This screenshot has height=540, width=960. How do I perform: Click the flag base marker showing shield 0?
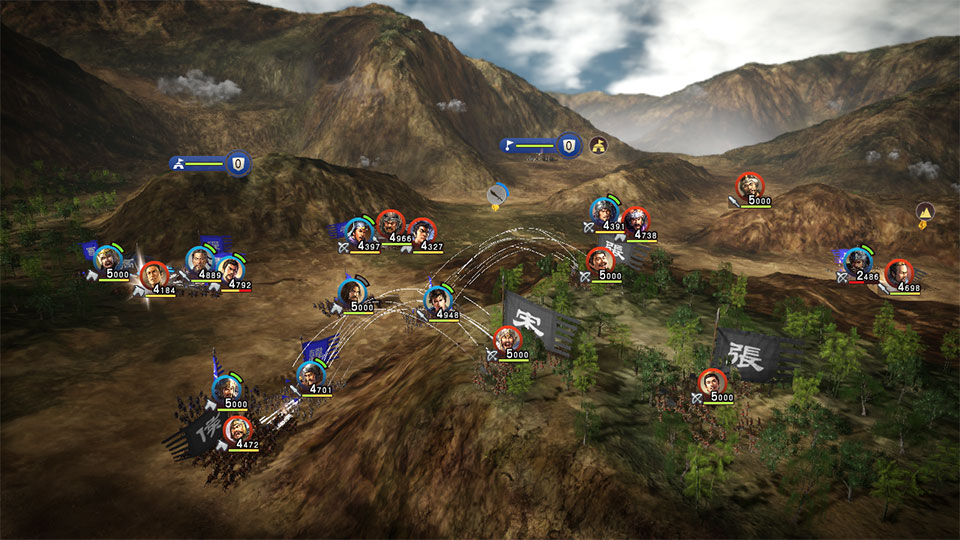pos(542,146)
